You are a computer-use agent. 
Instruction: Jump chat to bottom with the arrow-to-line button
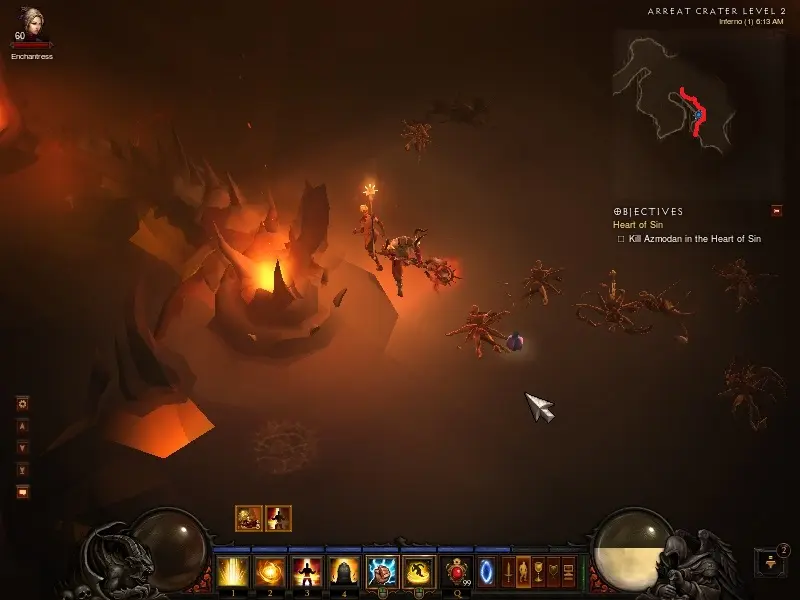coord(23,469)
